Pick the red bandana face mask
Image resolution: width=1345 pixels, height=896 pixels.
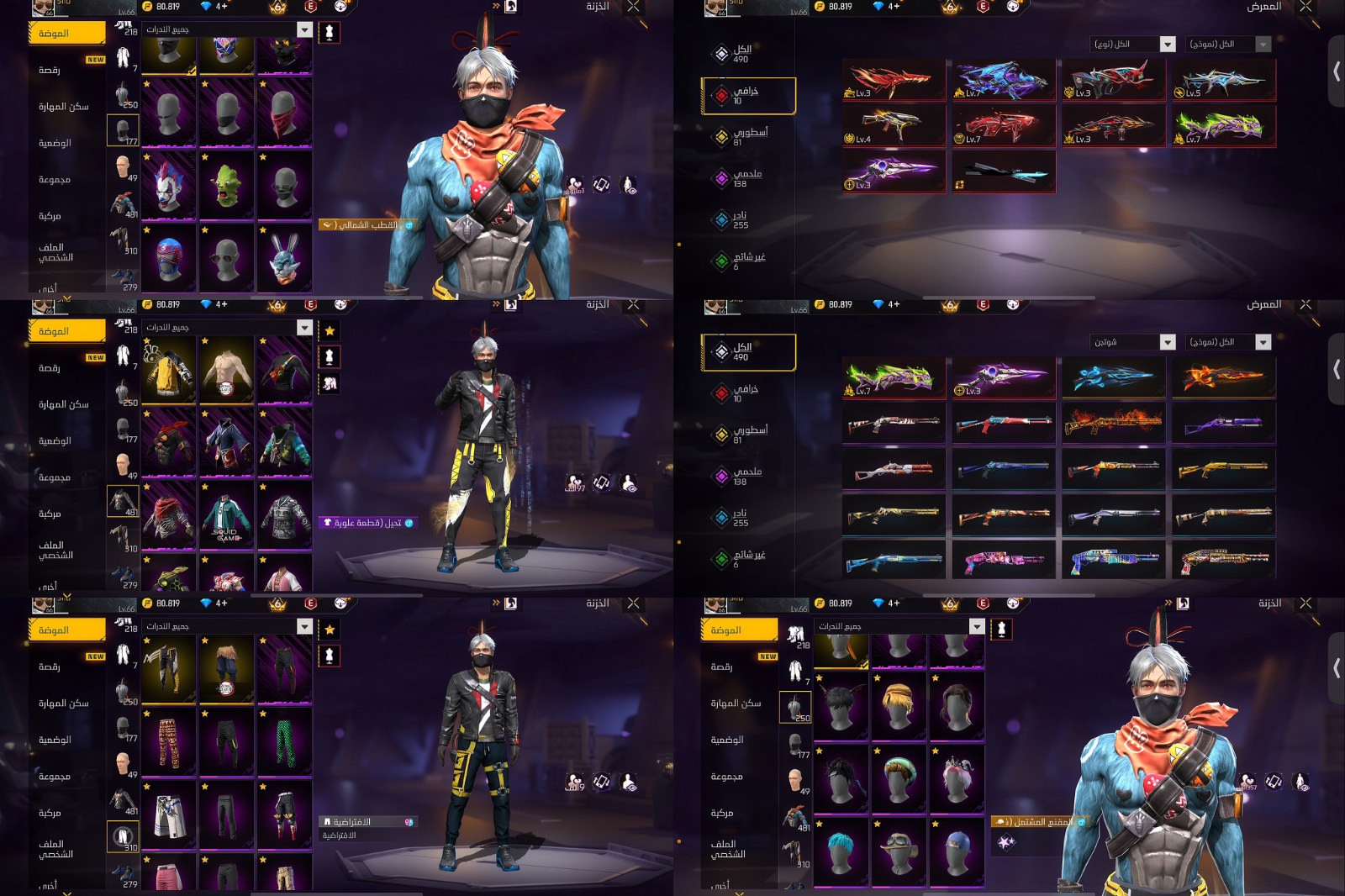(x=284, y=113)
